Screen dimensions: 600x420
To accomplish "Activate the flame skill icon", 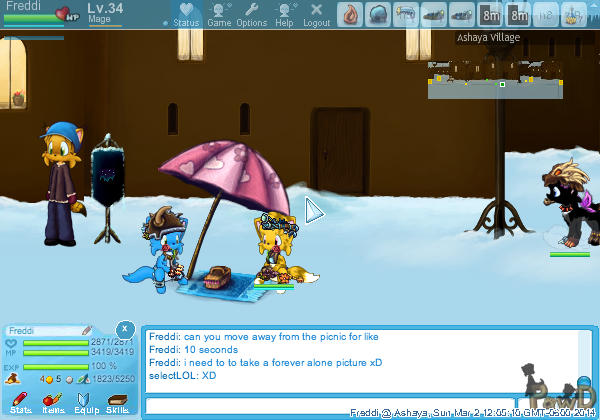I will [x=350, y=14].
